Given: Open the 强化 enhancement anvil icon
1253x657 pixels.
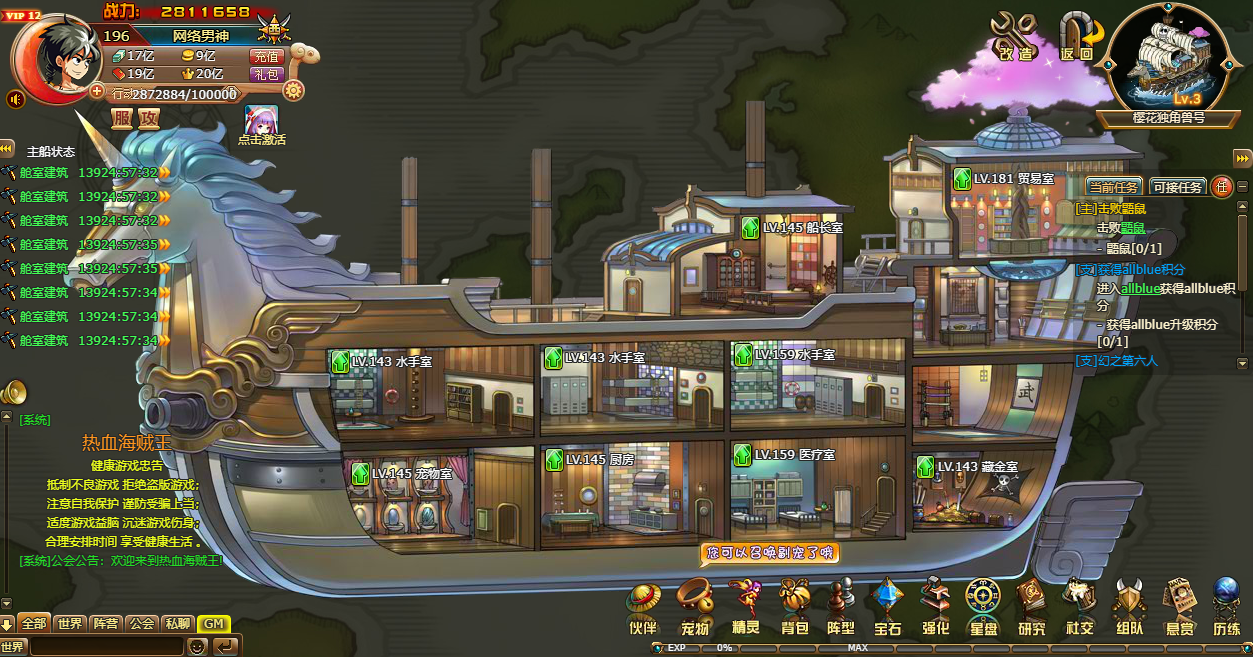Looking at the screenshot, I should (935, 606).
